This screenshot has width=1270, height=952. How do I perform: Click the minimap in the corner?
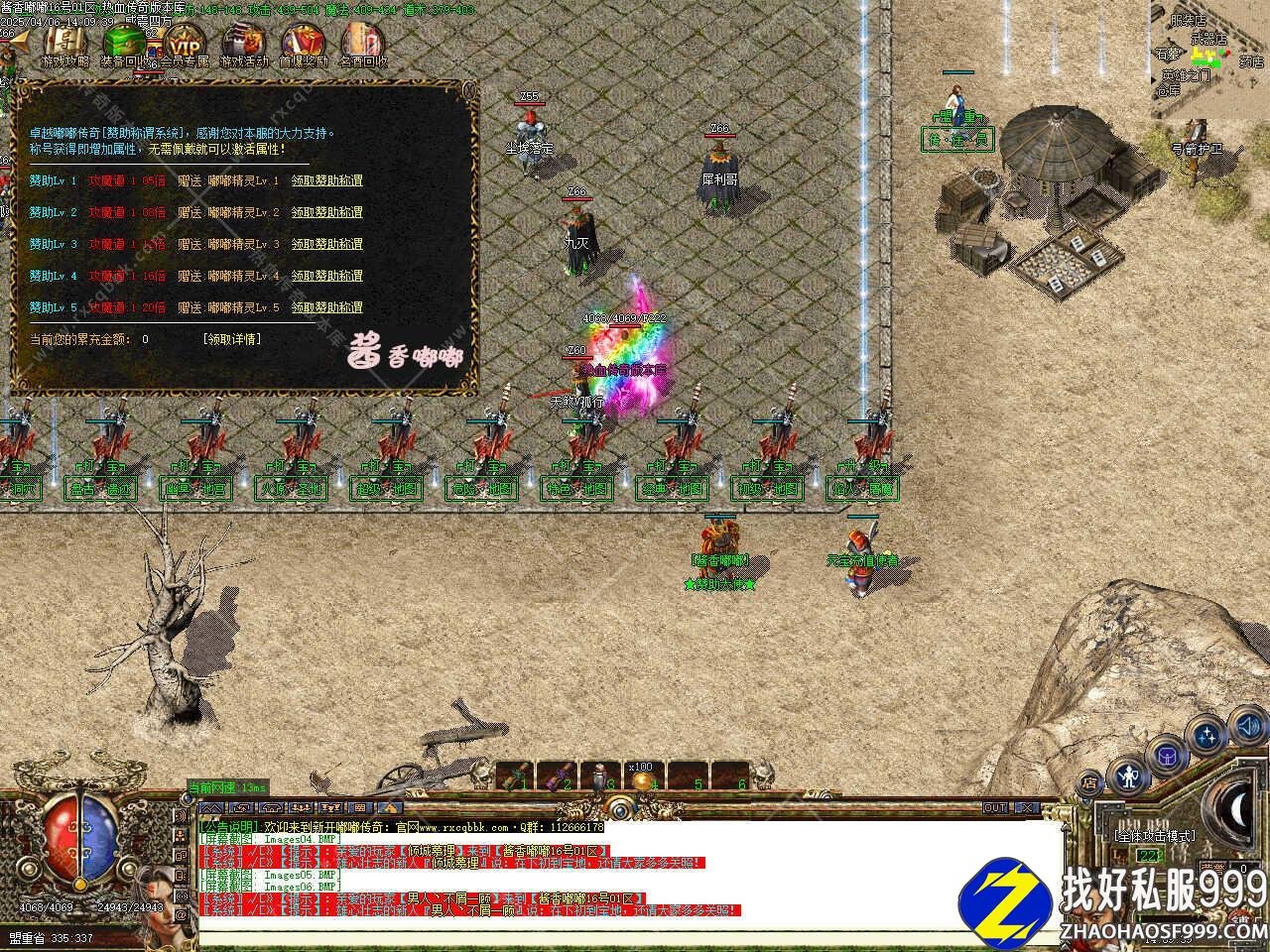(1209, 59)
